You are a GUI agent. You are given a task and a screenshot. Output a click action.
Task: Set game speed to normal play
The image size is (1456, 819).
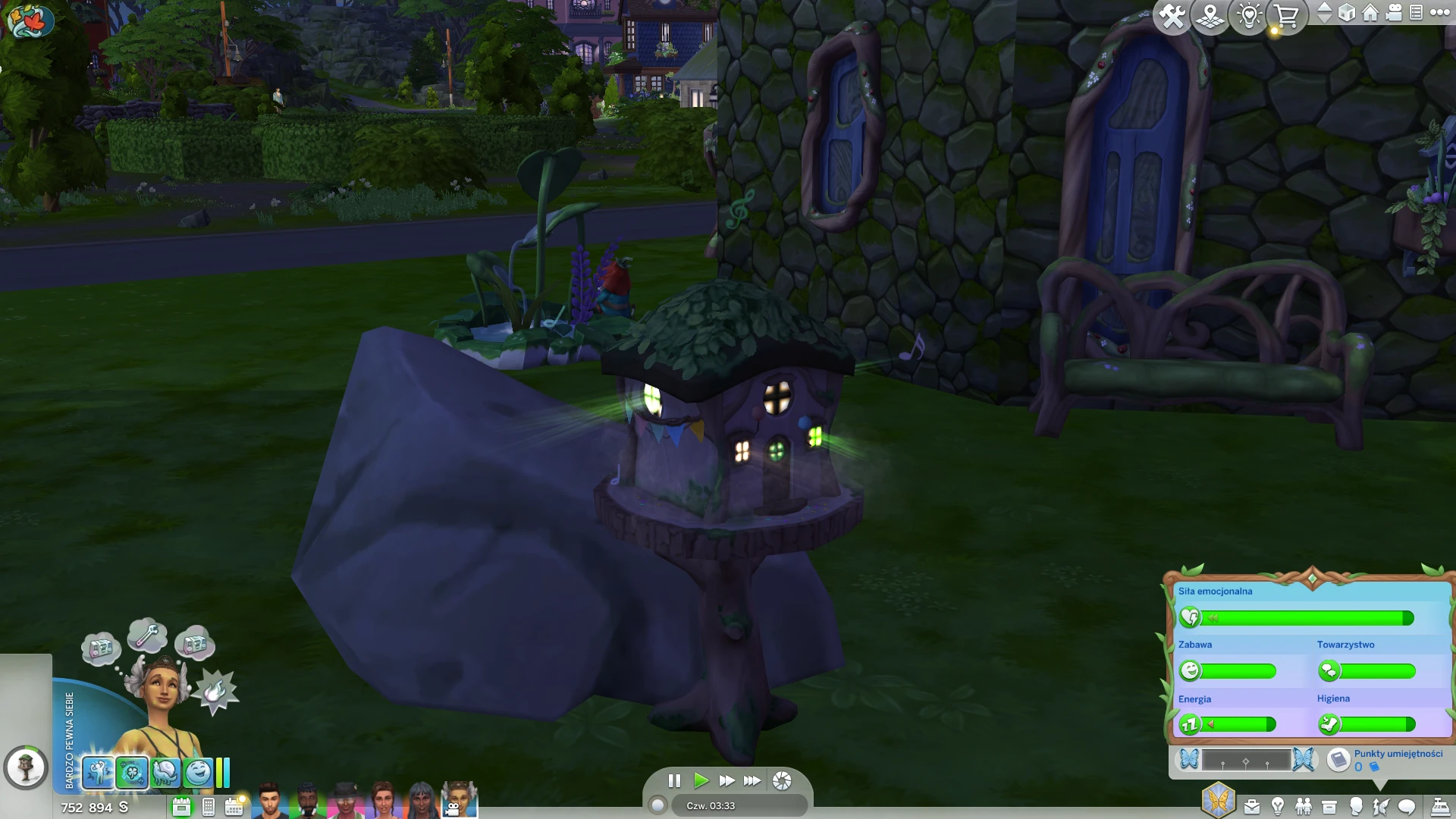tap(701, 780)
